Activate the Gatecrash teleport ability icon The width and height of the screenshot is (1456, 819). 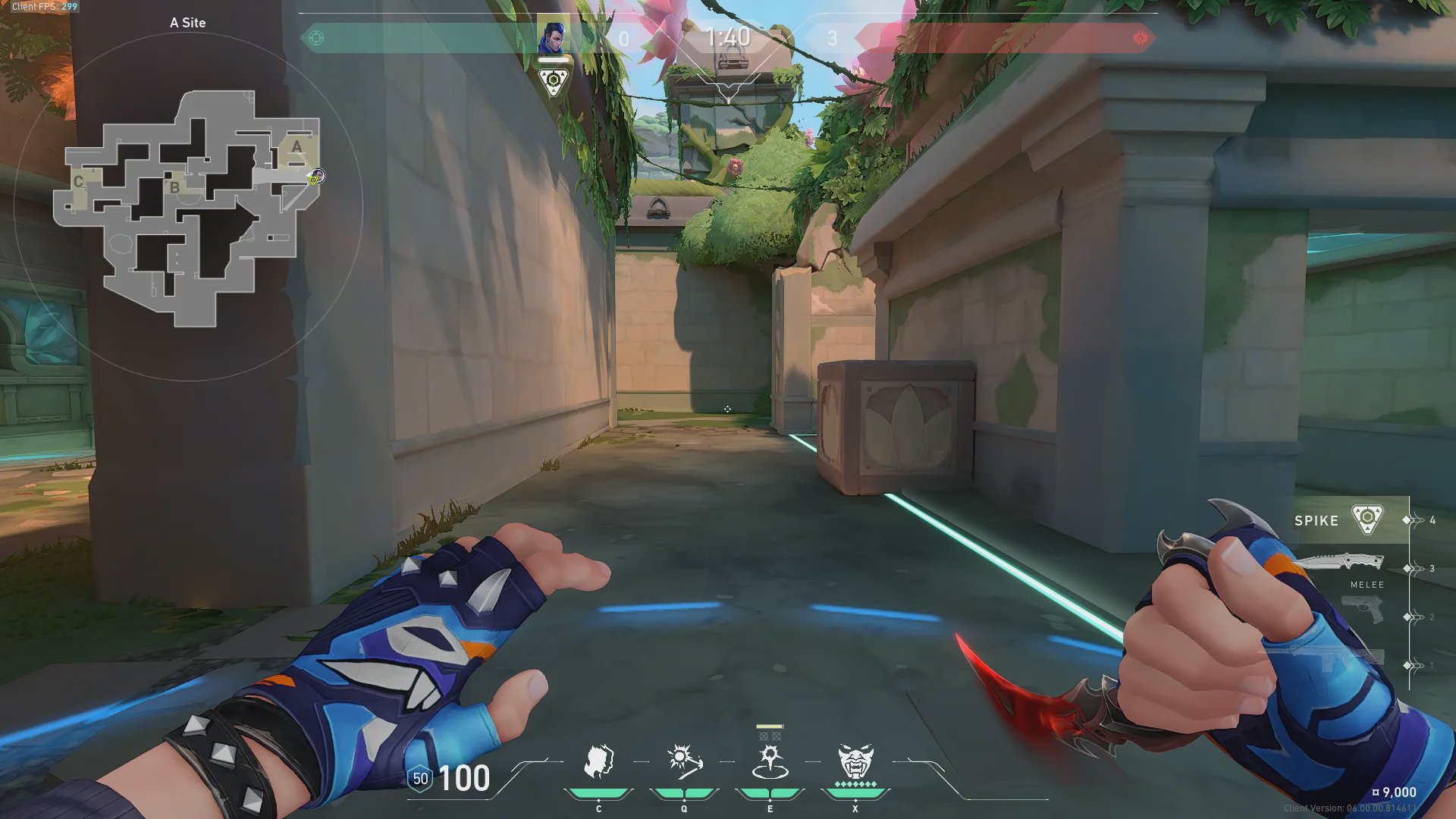[770, 762]
